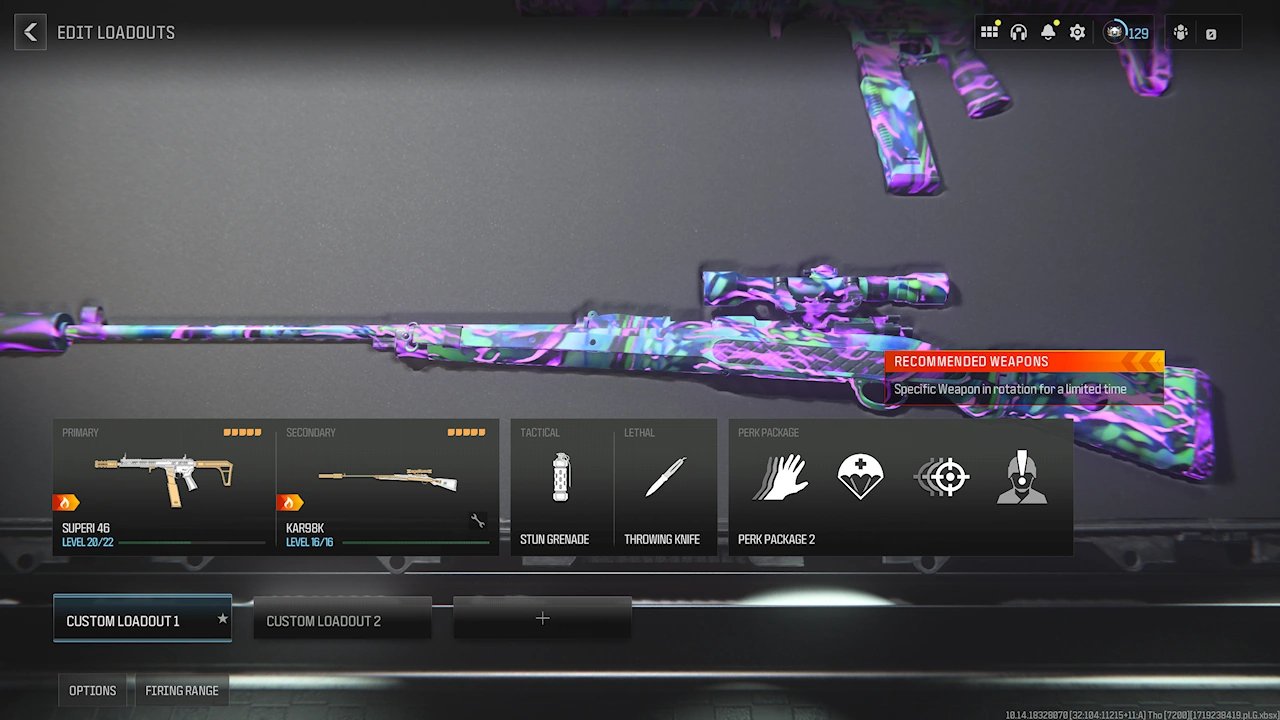Click the Fast Hands perk icon

[x=781, y=477]
